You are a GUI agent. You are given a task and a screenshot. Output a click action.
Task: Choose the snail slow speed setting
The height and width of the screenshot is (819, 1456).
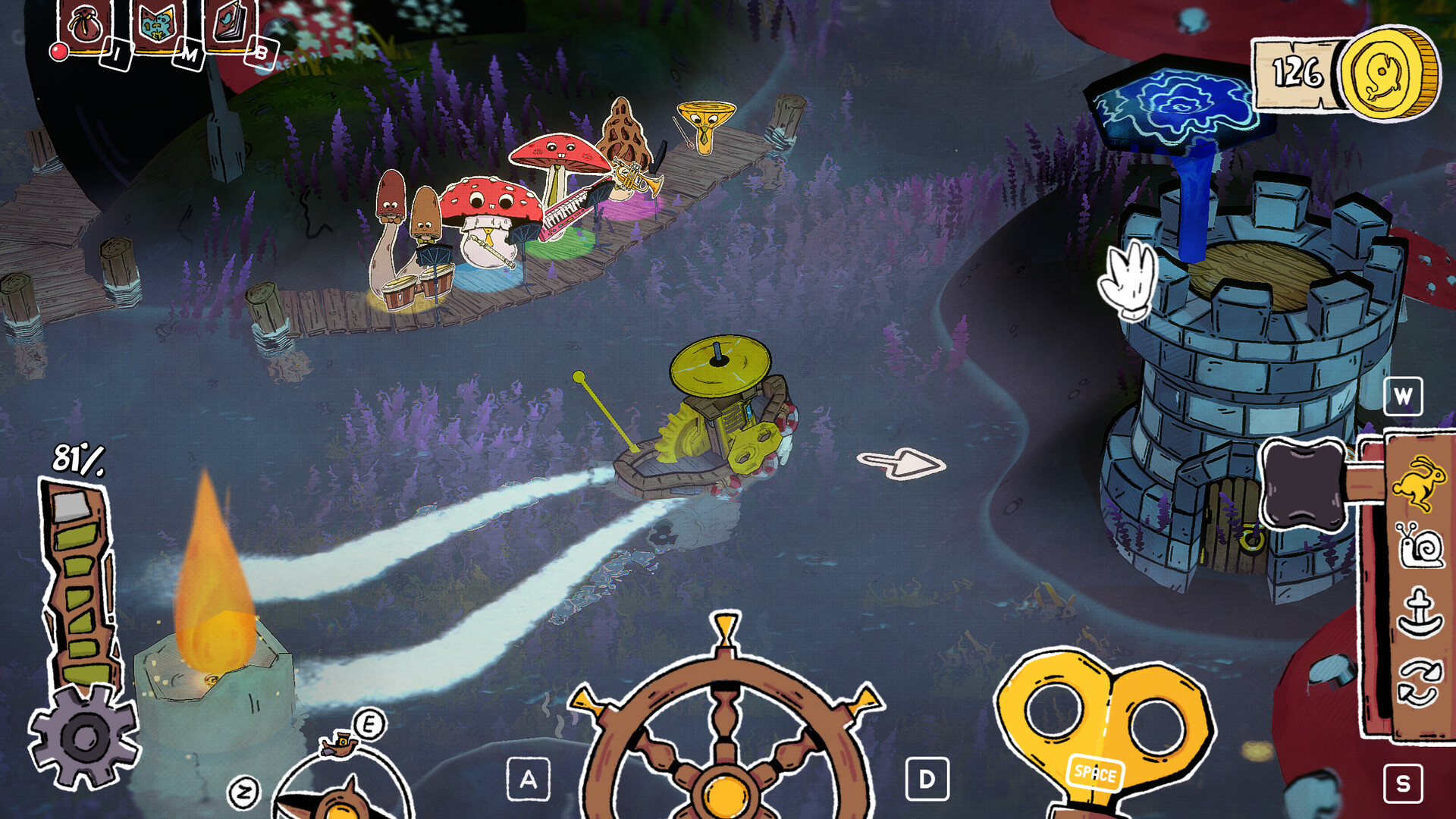tap(1420, 544)
